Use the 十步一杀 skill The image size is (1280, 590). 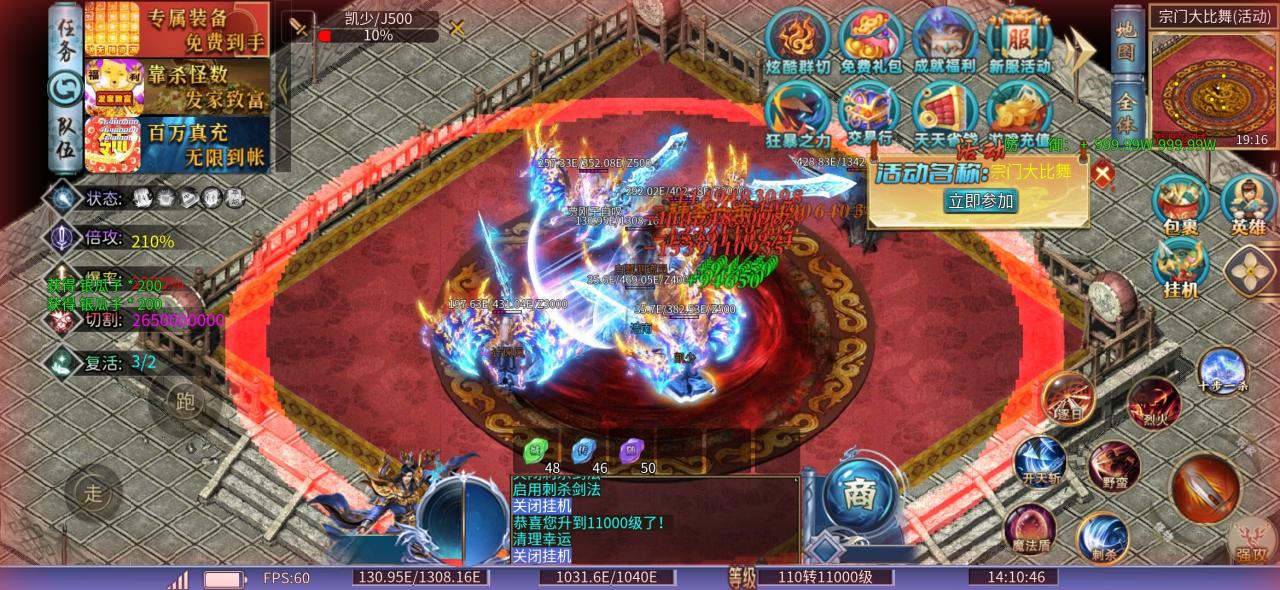(1222, 370)
